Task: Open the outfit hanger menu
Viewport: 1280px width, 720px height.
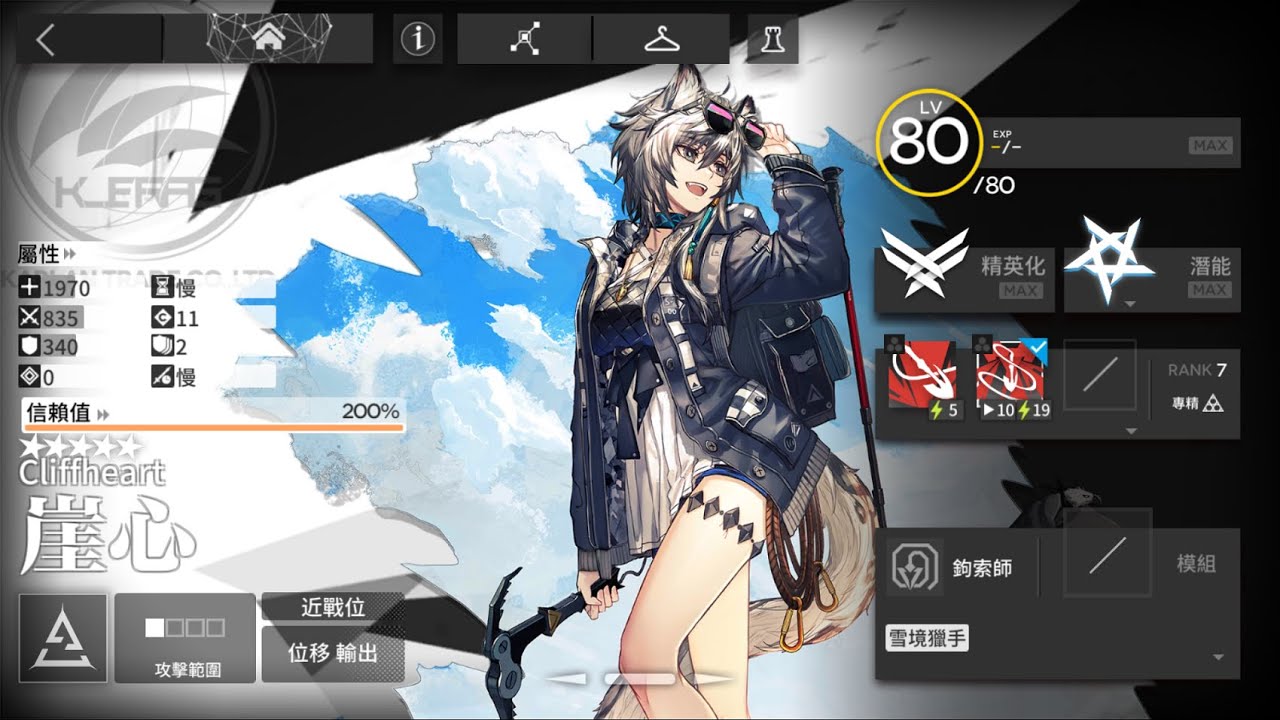Action: [661, 40]
